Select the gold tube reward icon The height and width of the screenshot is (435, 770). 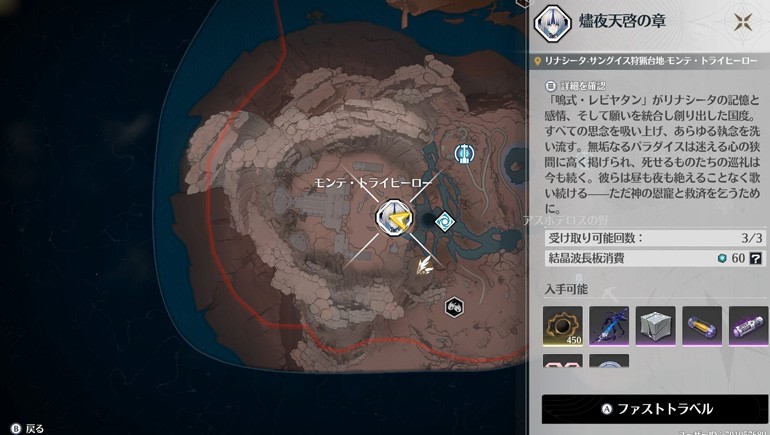click(701, 326)
